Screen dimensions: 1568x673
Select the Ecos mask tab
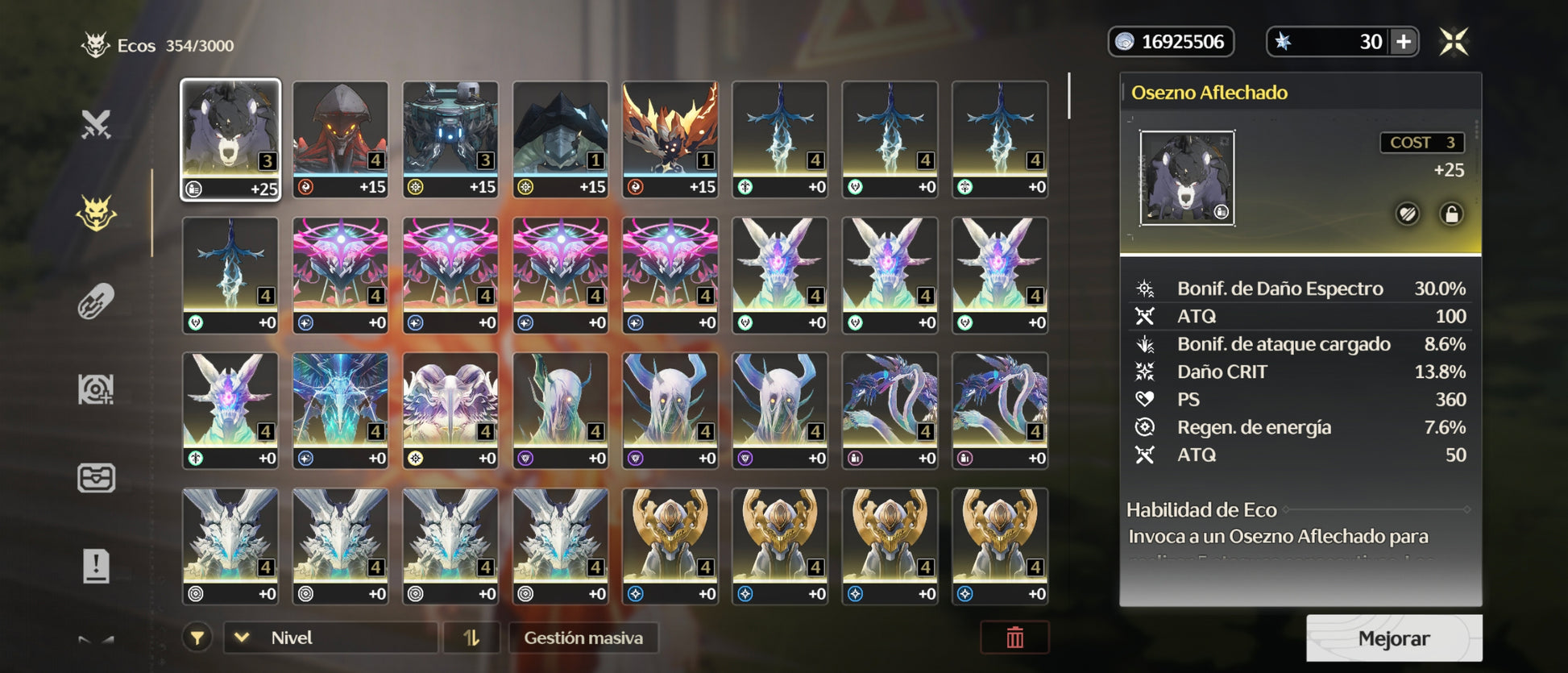[x=96, y=214]
